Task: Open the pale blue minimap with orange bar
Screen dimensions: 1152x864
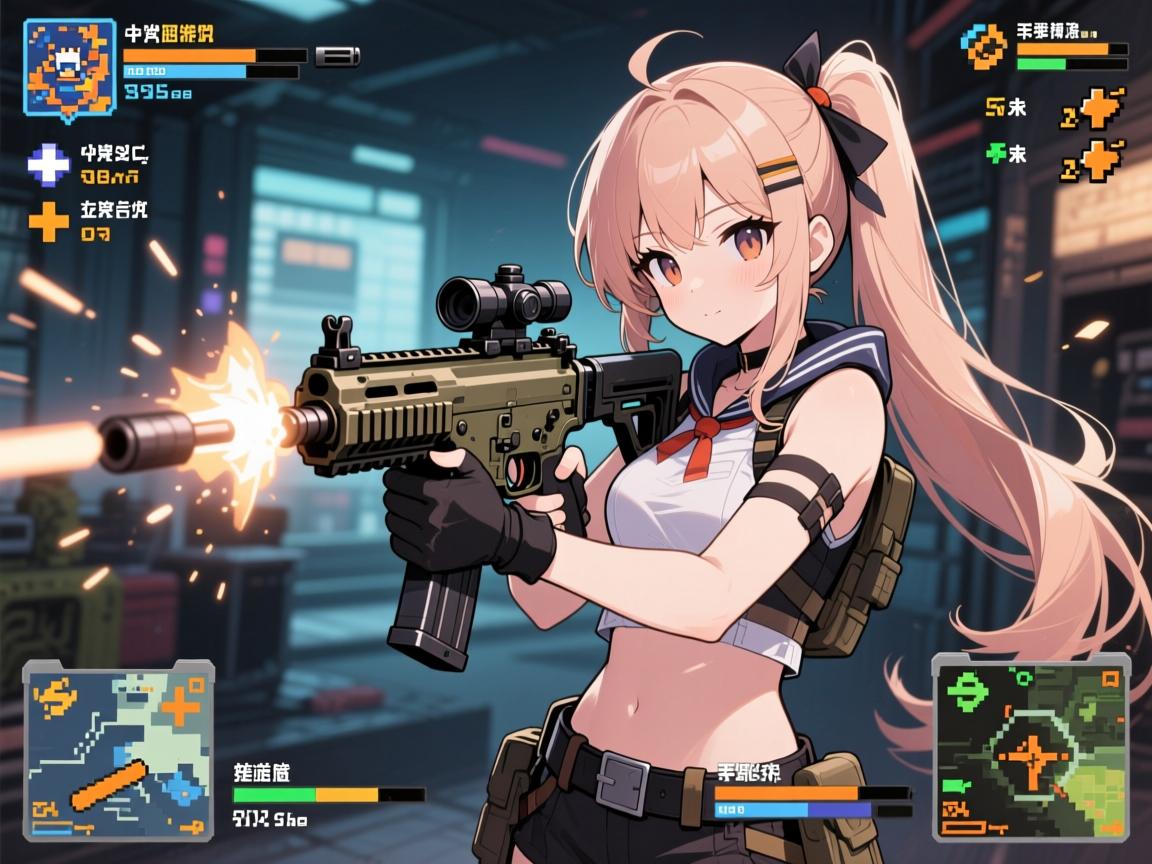Action: [x=119, y=748]
